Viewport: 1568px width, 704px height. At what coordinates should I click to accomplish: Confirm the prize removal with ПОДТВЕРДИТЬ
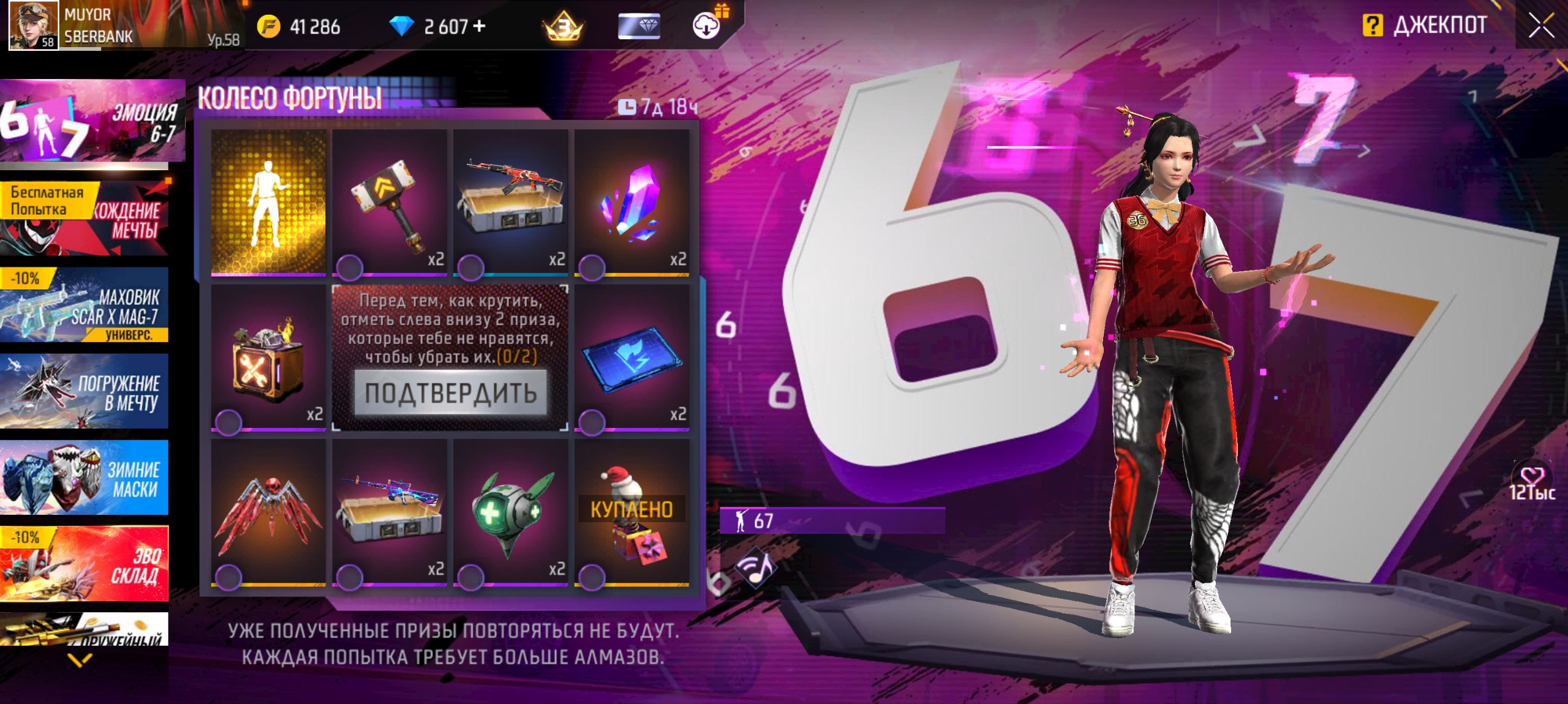(451, 392)
